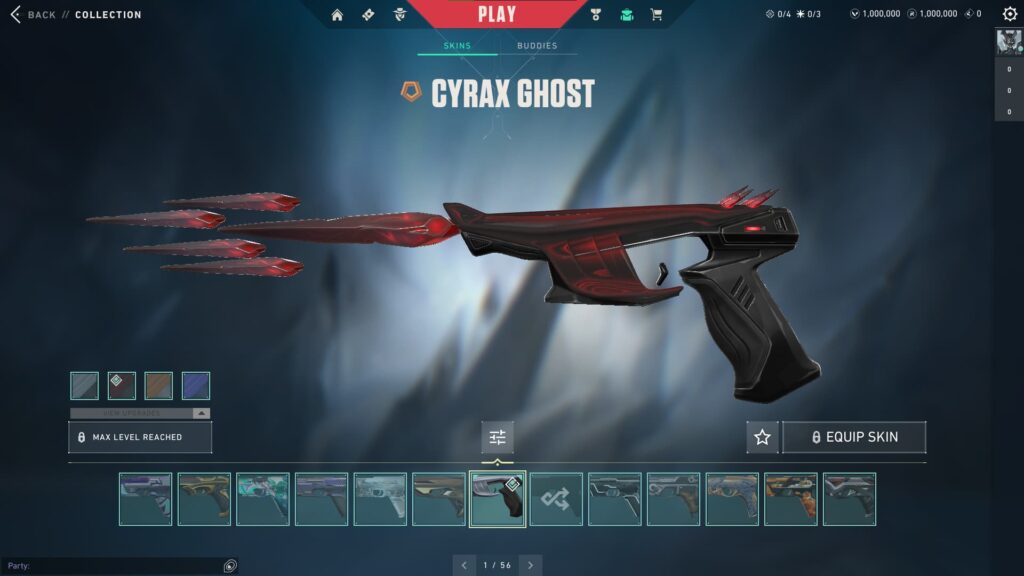
Task: Go to the next skins page
Action: click(x=530, y=565)
